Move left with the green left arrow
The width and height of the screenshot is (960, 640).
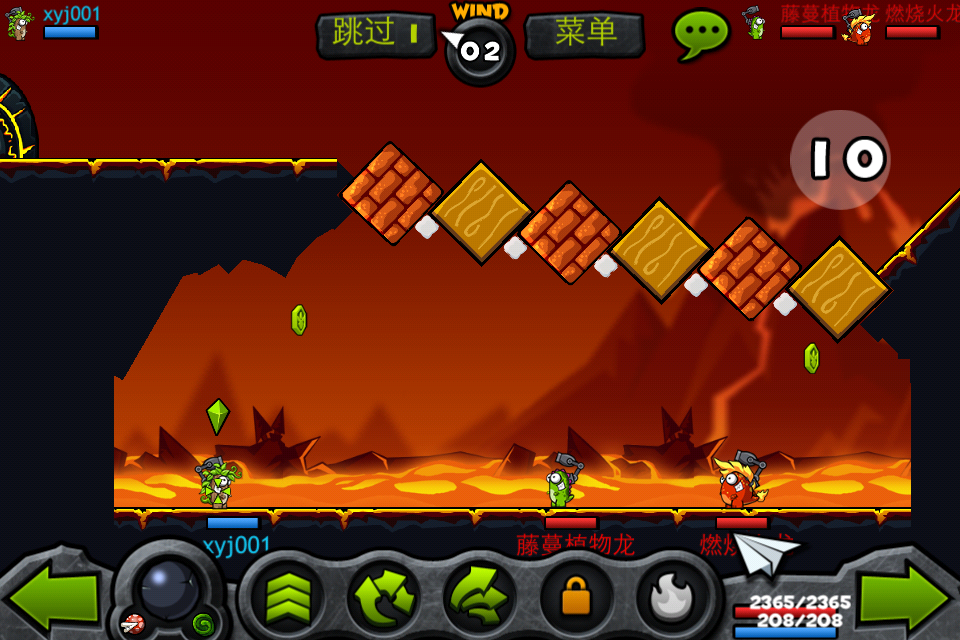coord(52,598)
